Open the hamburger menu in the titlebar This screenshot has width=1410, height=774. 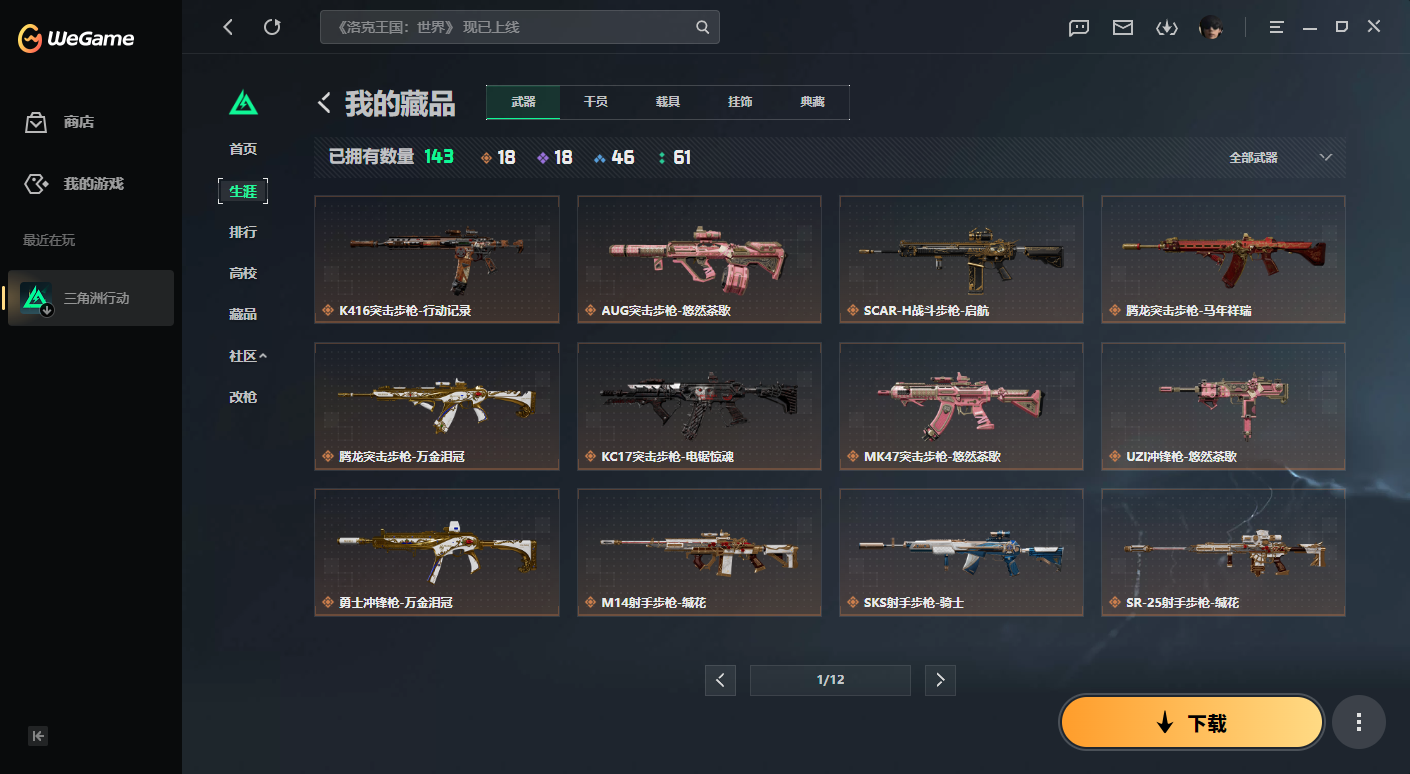tap(1276, 28)
